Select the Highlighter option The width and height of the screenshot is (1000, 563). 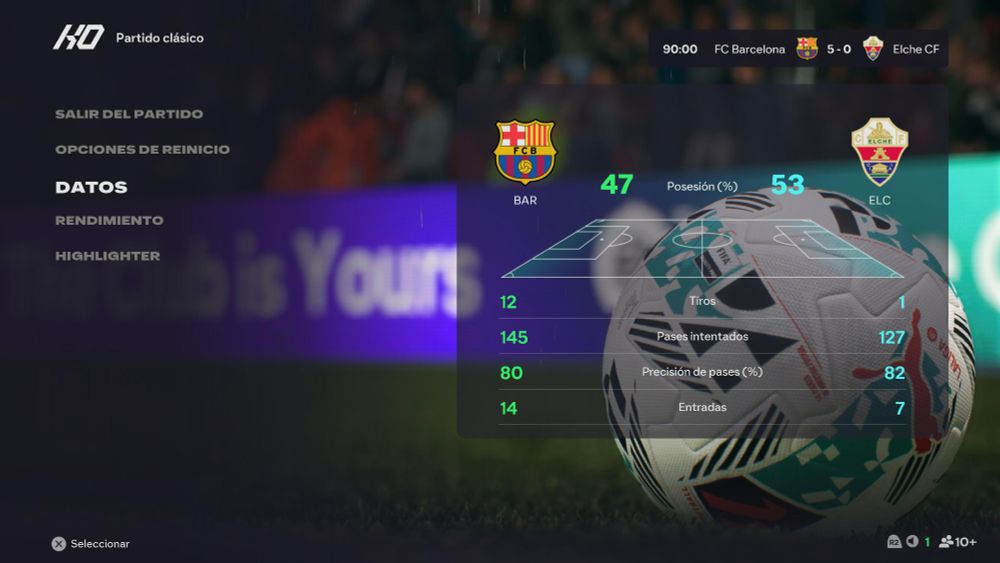(107, 256)
